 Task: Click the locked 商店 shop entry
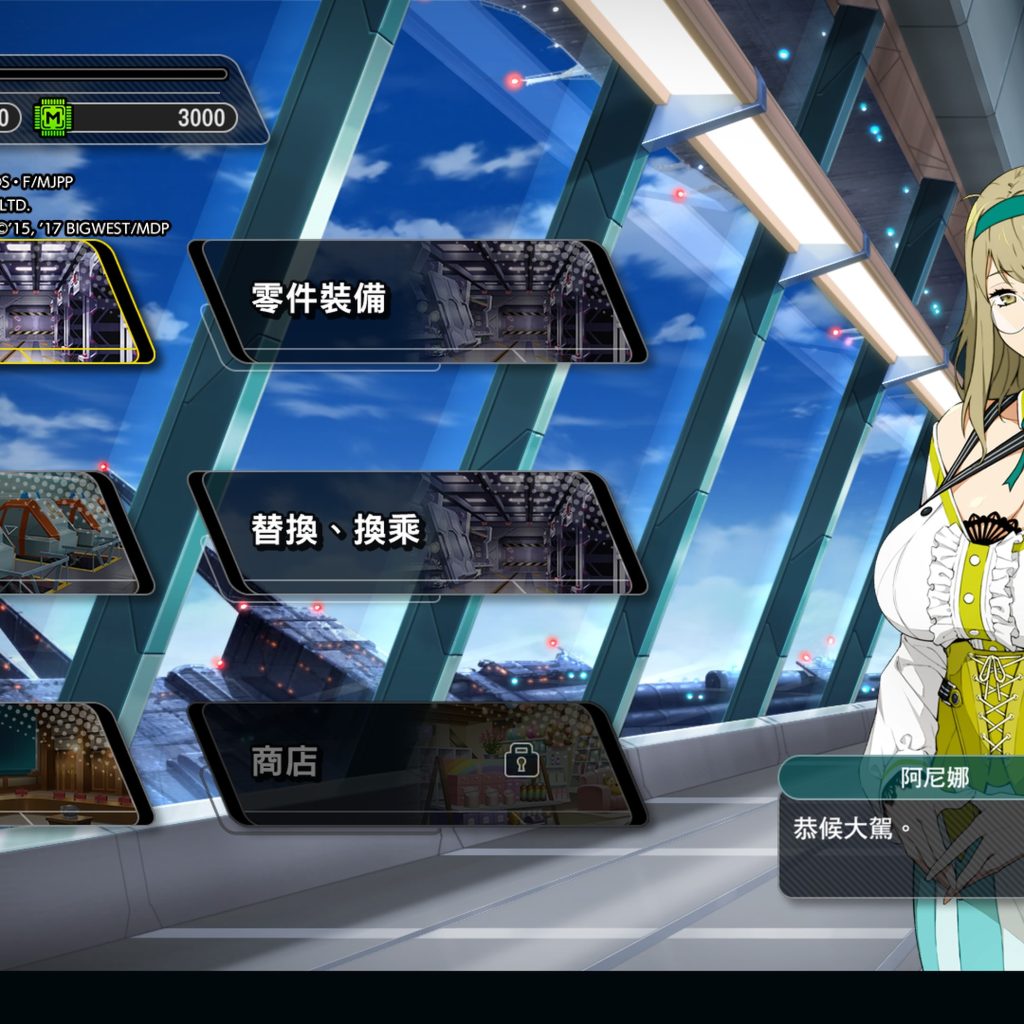click(x=418, y=763)
